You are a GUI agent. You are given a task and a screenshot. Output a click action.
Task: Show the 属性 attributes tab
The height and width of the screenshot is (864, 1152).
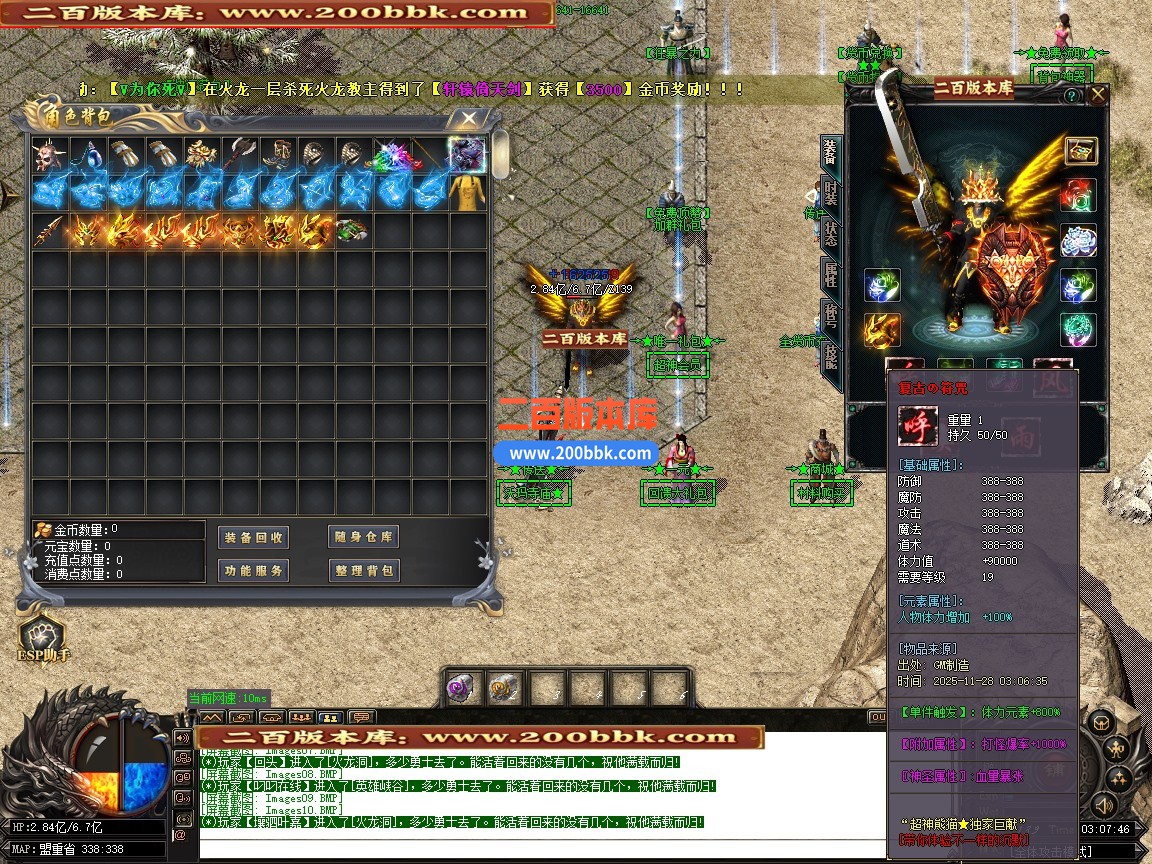830,274
